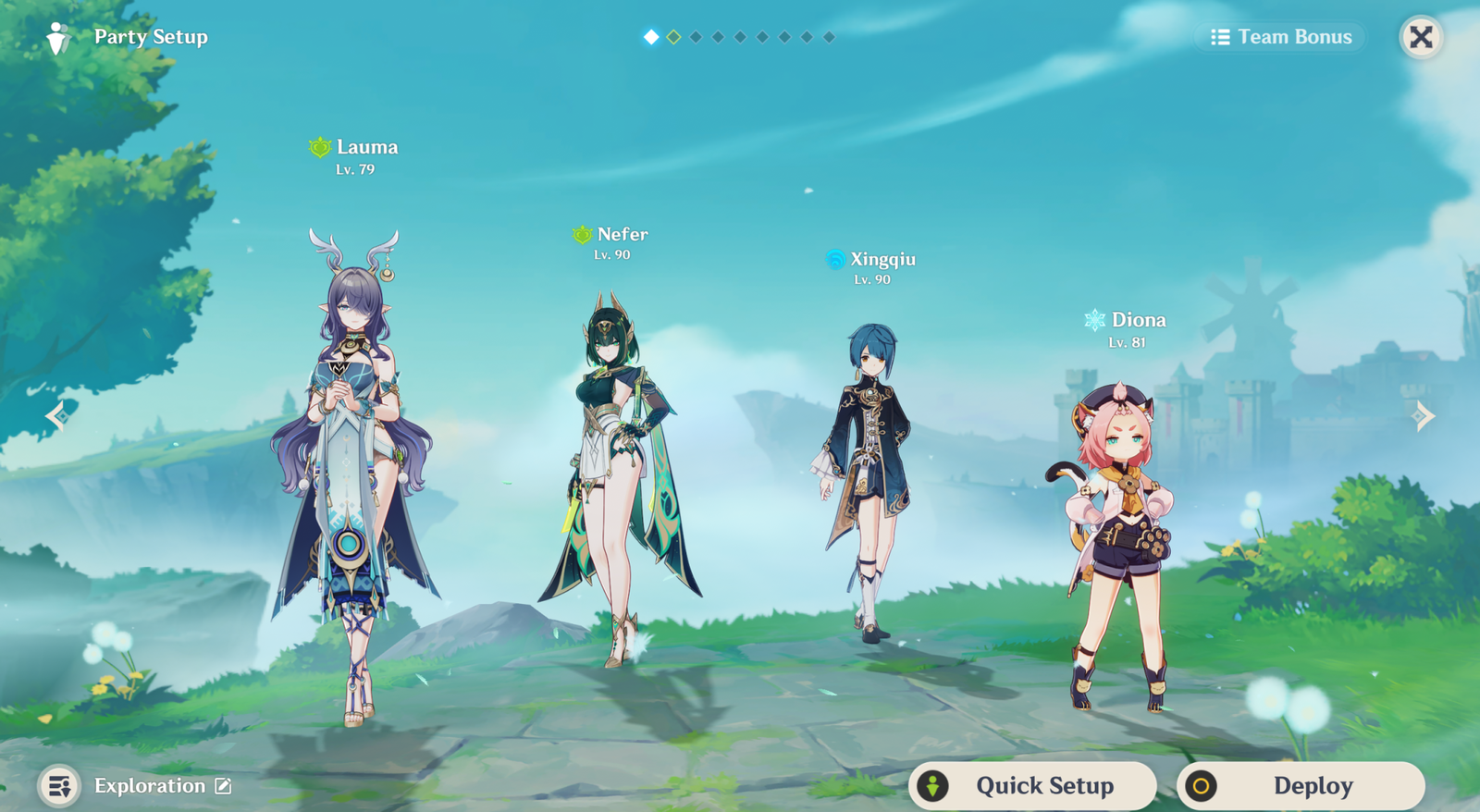
Task: Deploy the current party
Action: (1301, 785)
